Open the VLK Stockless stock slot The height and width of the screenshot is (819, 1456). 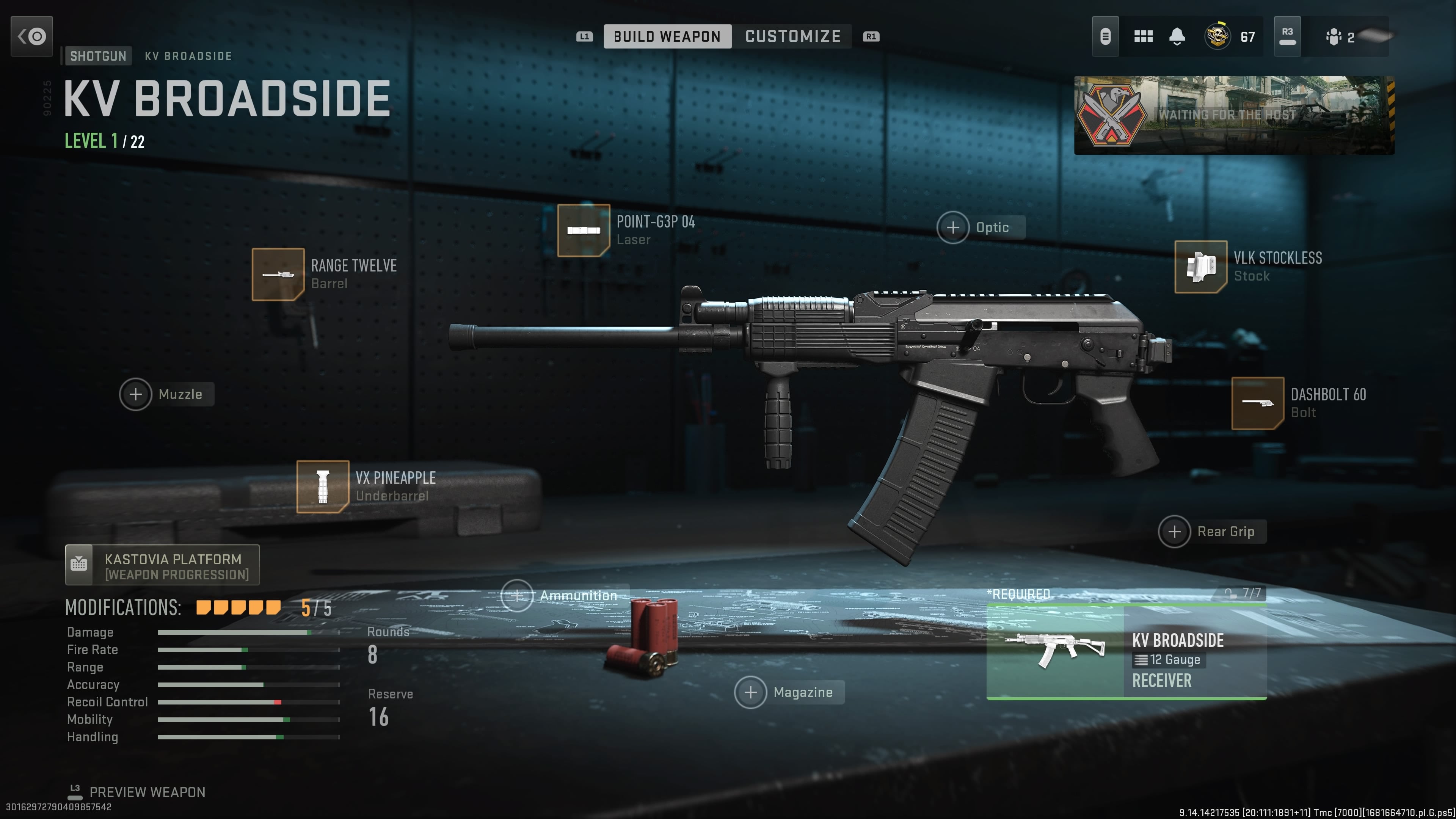click(1200, 267)
